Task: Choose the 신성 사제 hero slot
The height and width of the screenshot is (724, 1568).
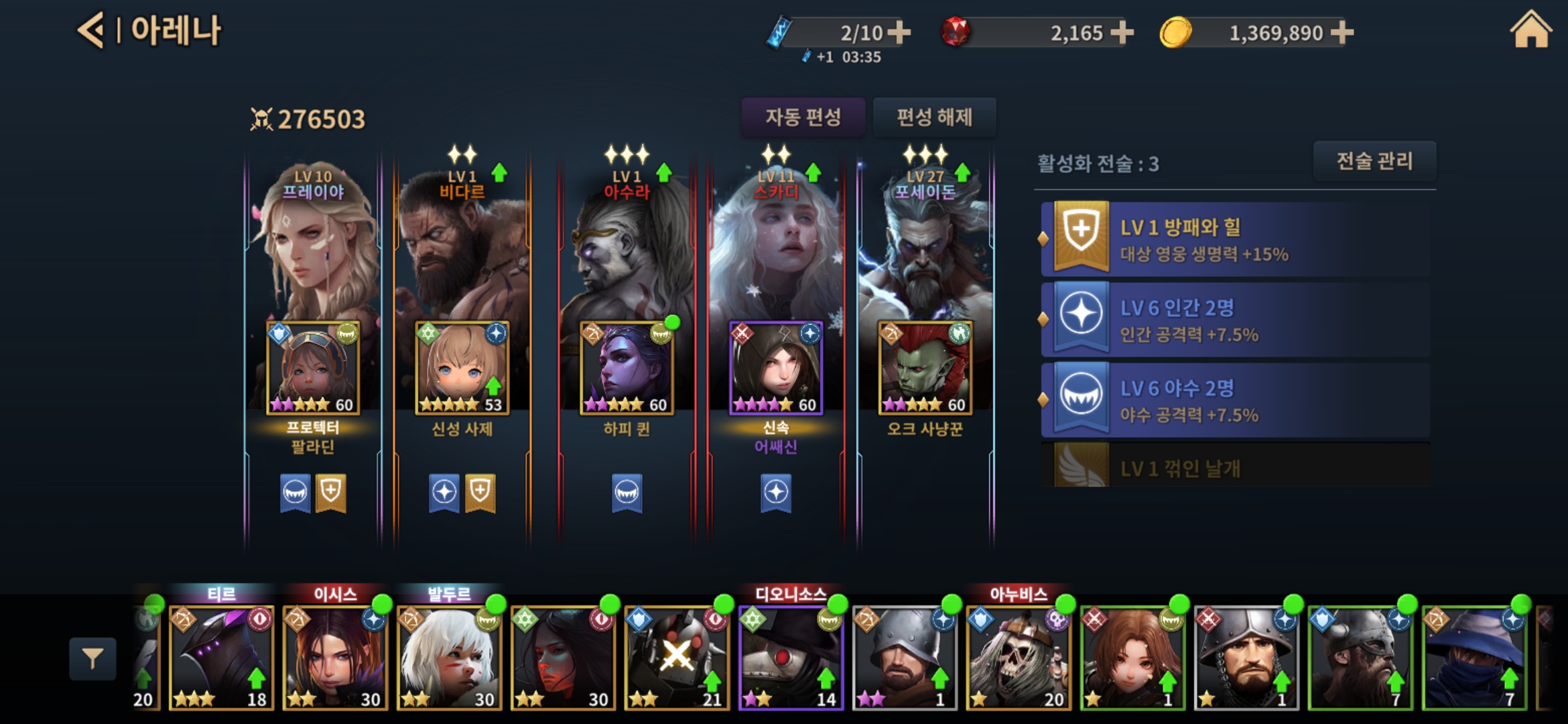Action: point(462,368)
